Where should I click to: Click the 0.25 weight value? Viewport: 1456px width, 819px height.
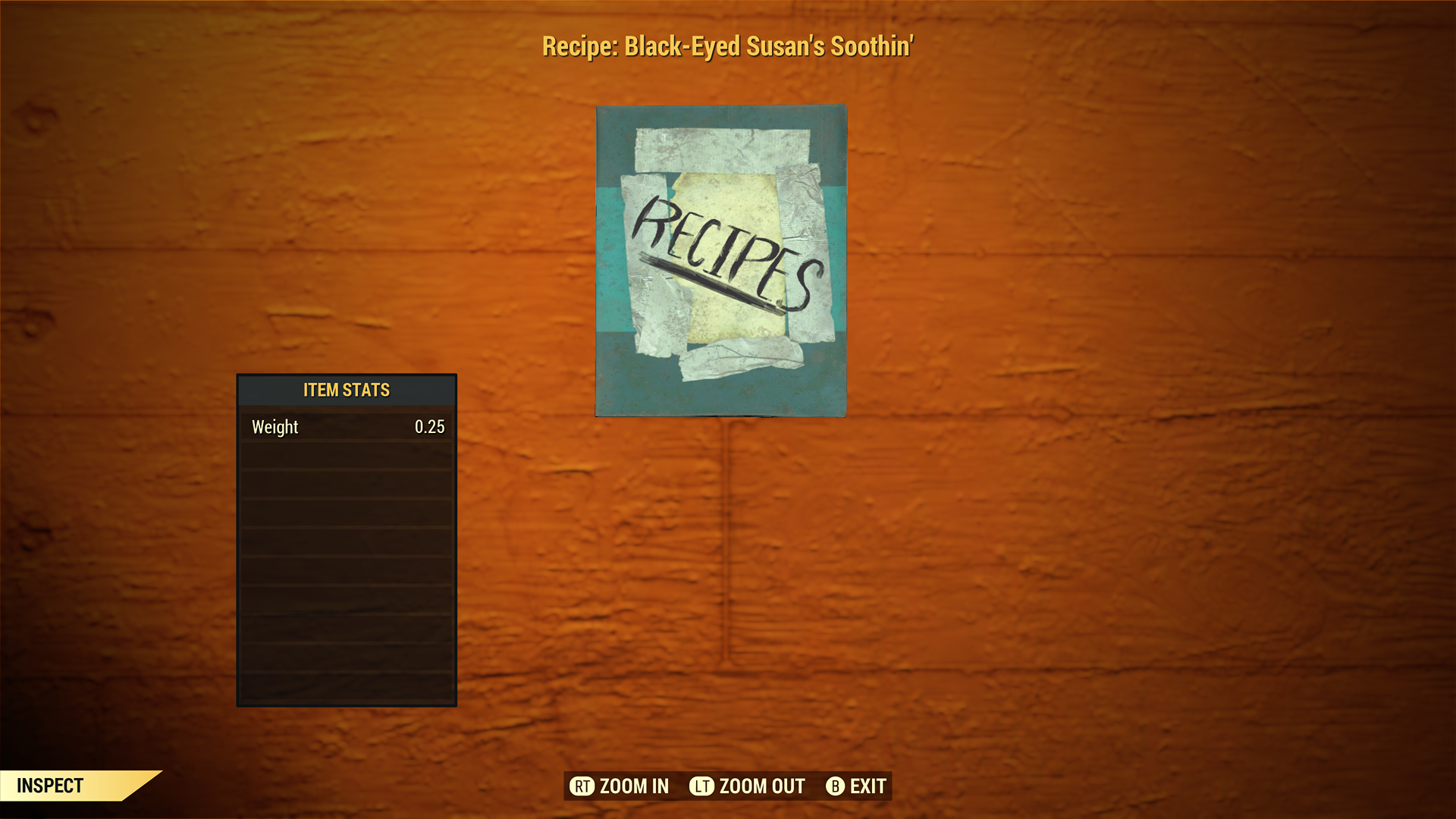[431, 426]
